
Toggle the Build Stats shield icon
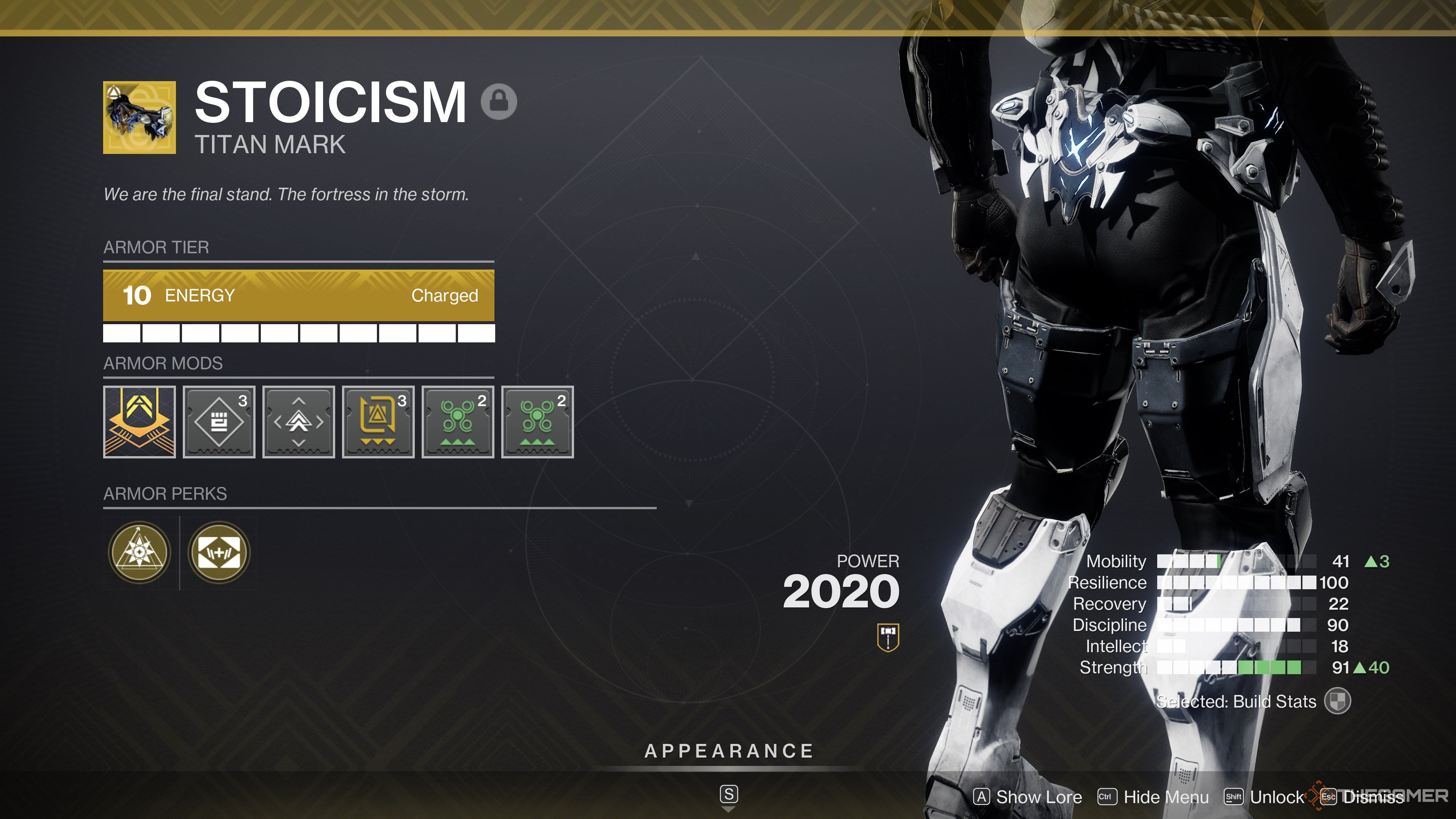click(x=1337, y=701)
